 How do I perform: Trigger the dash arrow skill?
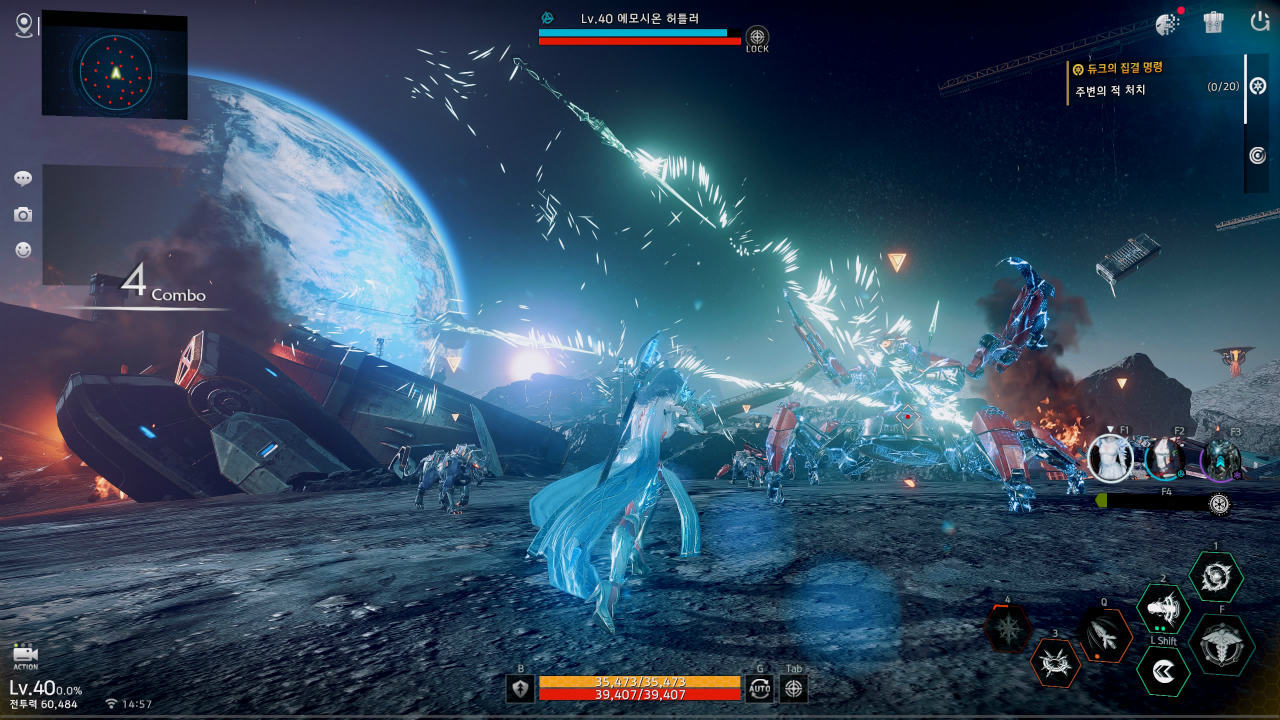pyautogui.click(x=1163, y=671)
